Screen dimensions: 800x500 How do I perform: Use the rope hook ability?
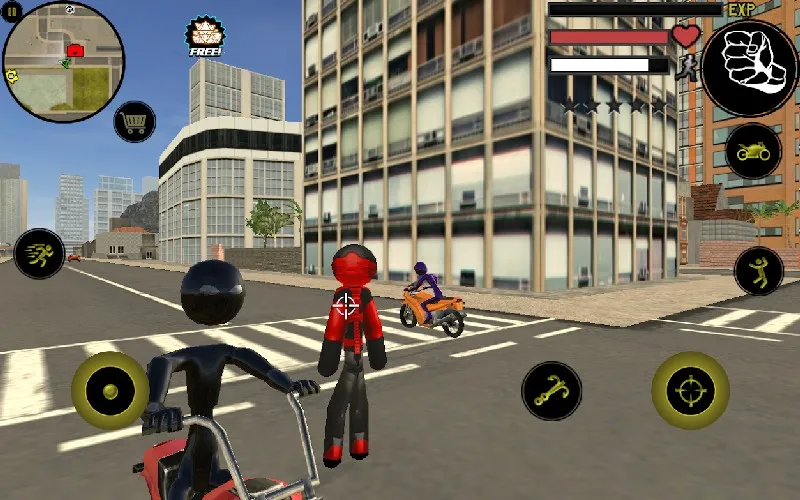coord(551,390)
